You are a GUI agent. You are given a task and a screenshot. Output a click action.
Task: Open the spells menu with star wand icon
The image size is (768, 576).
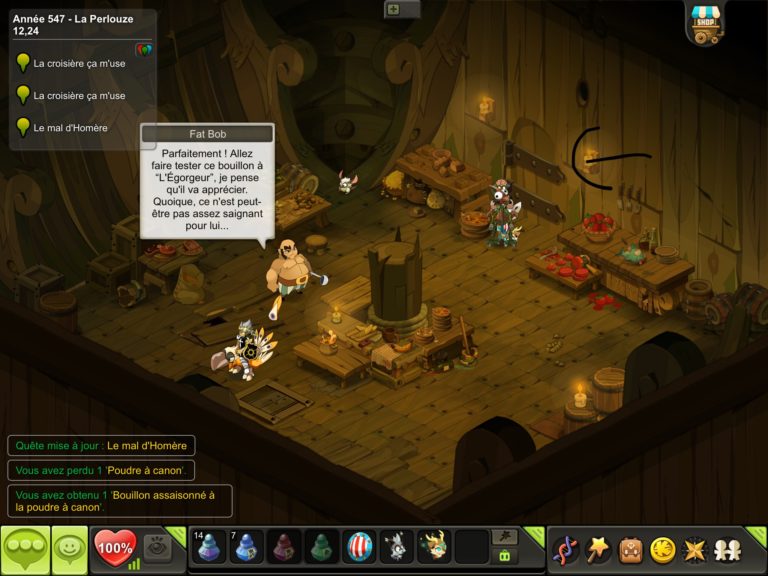597,549
